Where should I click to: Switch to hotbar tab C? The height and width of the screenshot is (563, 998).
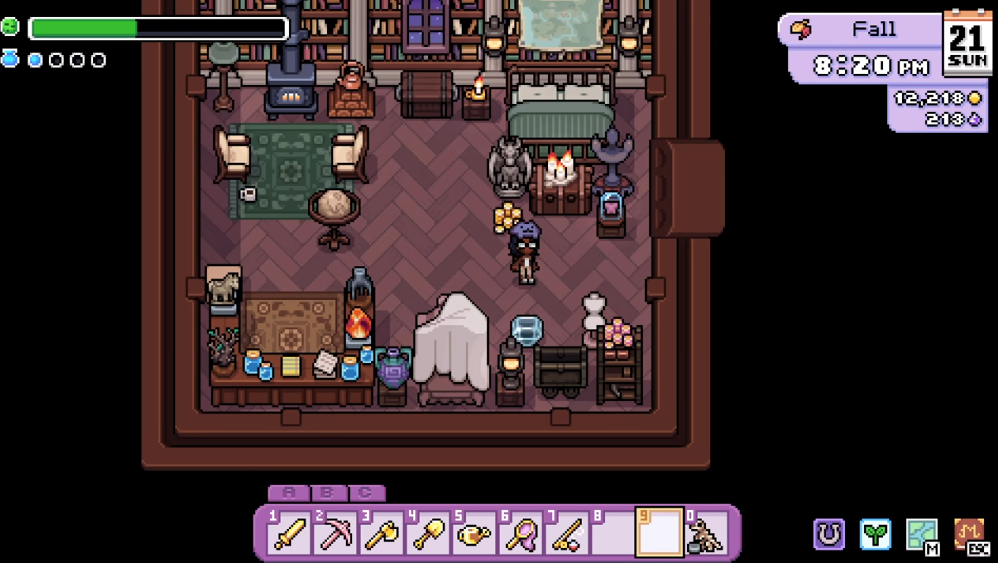point(366,493)
